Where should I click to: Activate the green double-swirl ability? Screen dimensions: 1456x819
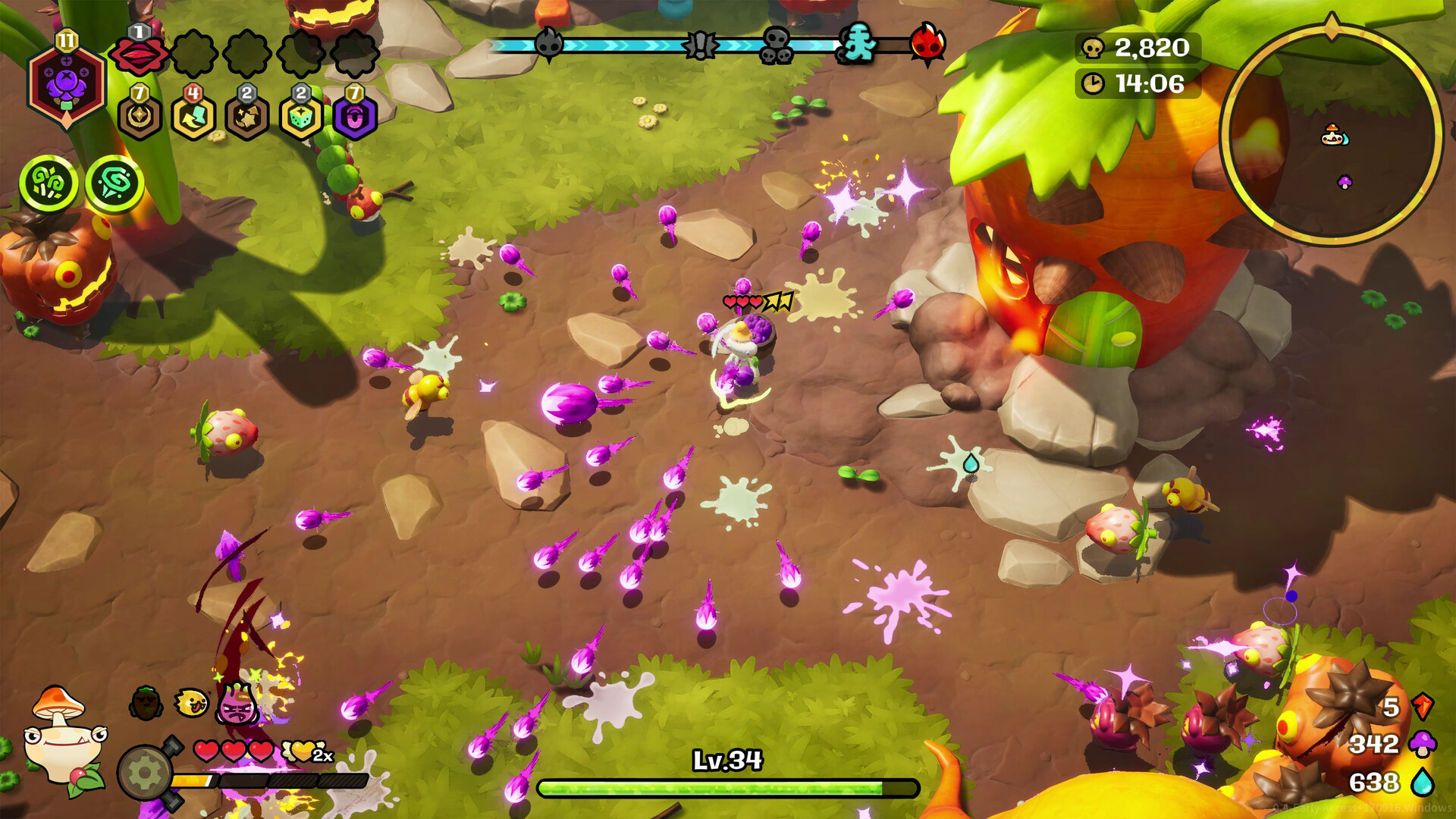(49, 183)
